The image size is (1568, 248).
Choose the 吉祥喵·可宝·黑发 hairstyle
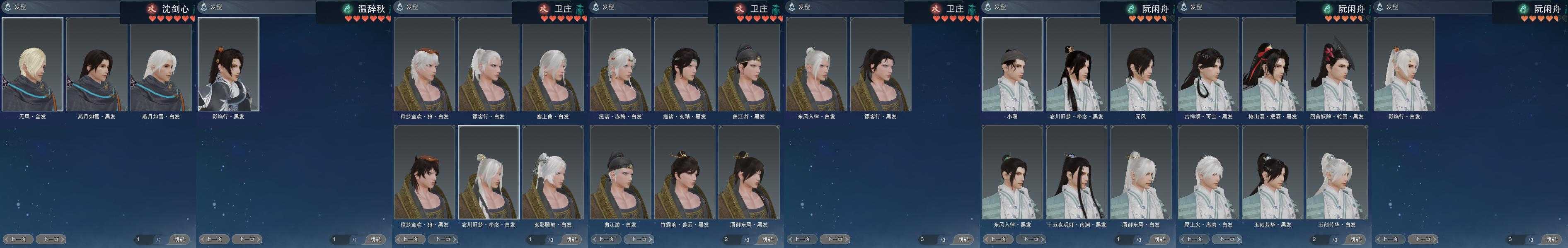click(1208, 65)
